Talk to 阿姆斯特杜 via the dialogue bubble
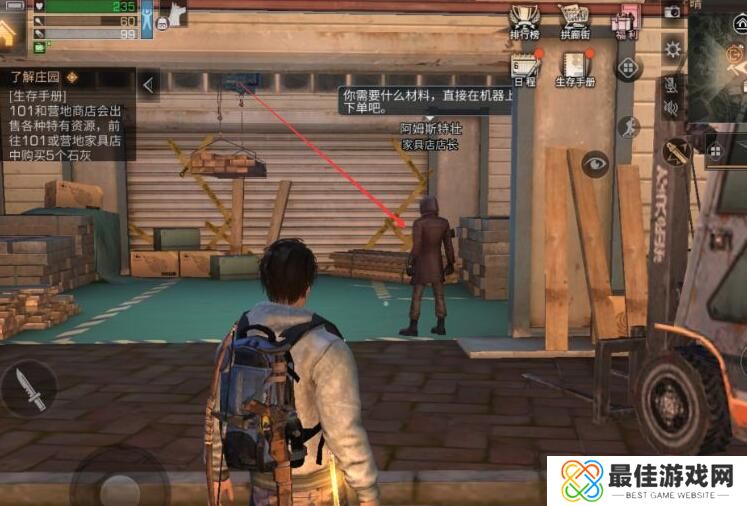 pyautogui.click(x=426, y=100)
